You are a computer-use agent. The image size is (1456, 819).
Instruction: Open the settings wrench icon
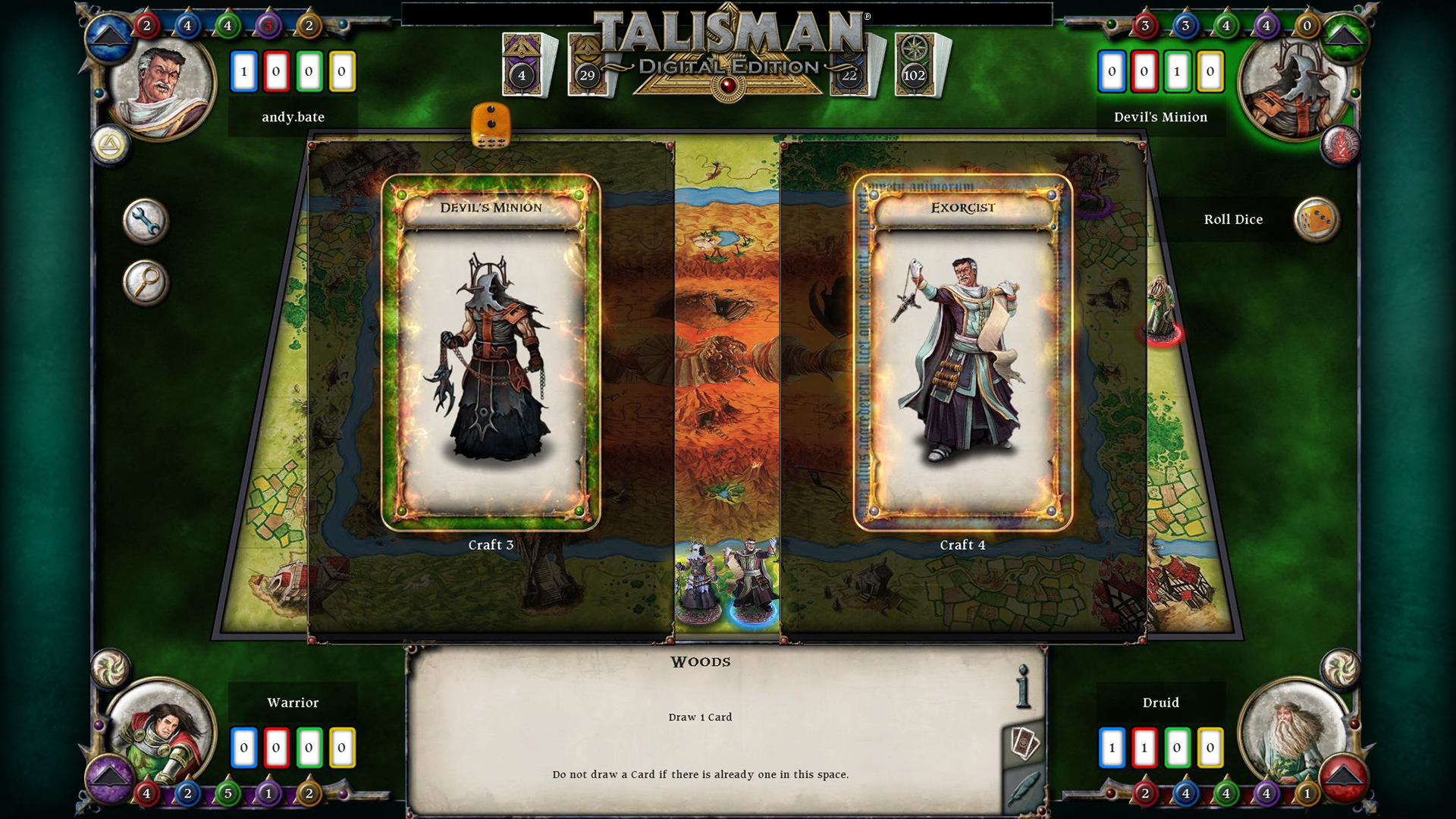tap(145, 221)
